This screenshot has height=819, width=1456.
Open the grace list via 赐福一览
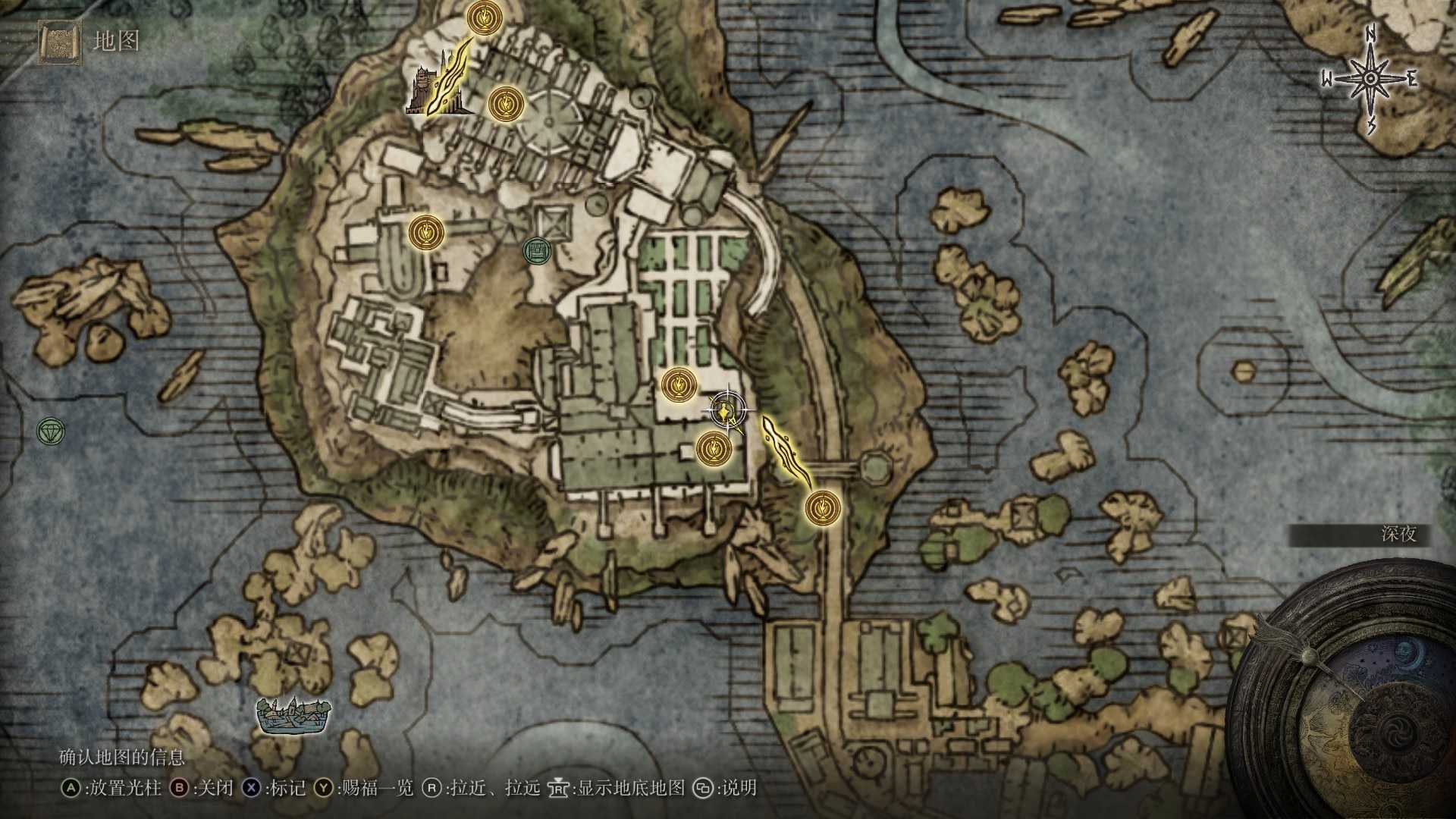click(378, 788)
